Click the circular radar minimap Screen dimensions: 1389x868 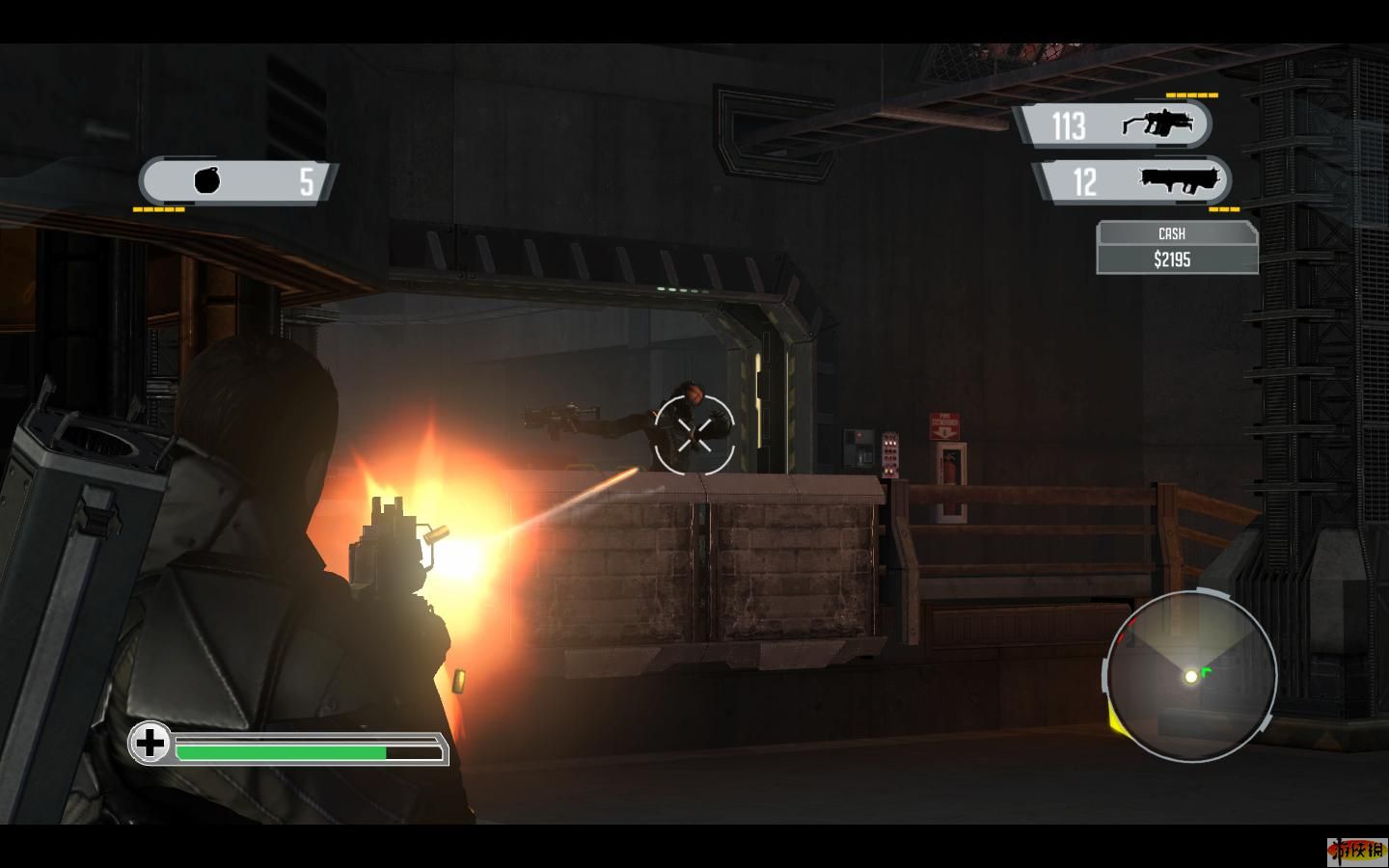coord(1191,675)
